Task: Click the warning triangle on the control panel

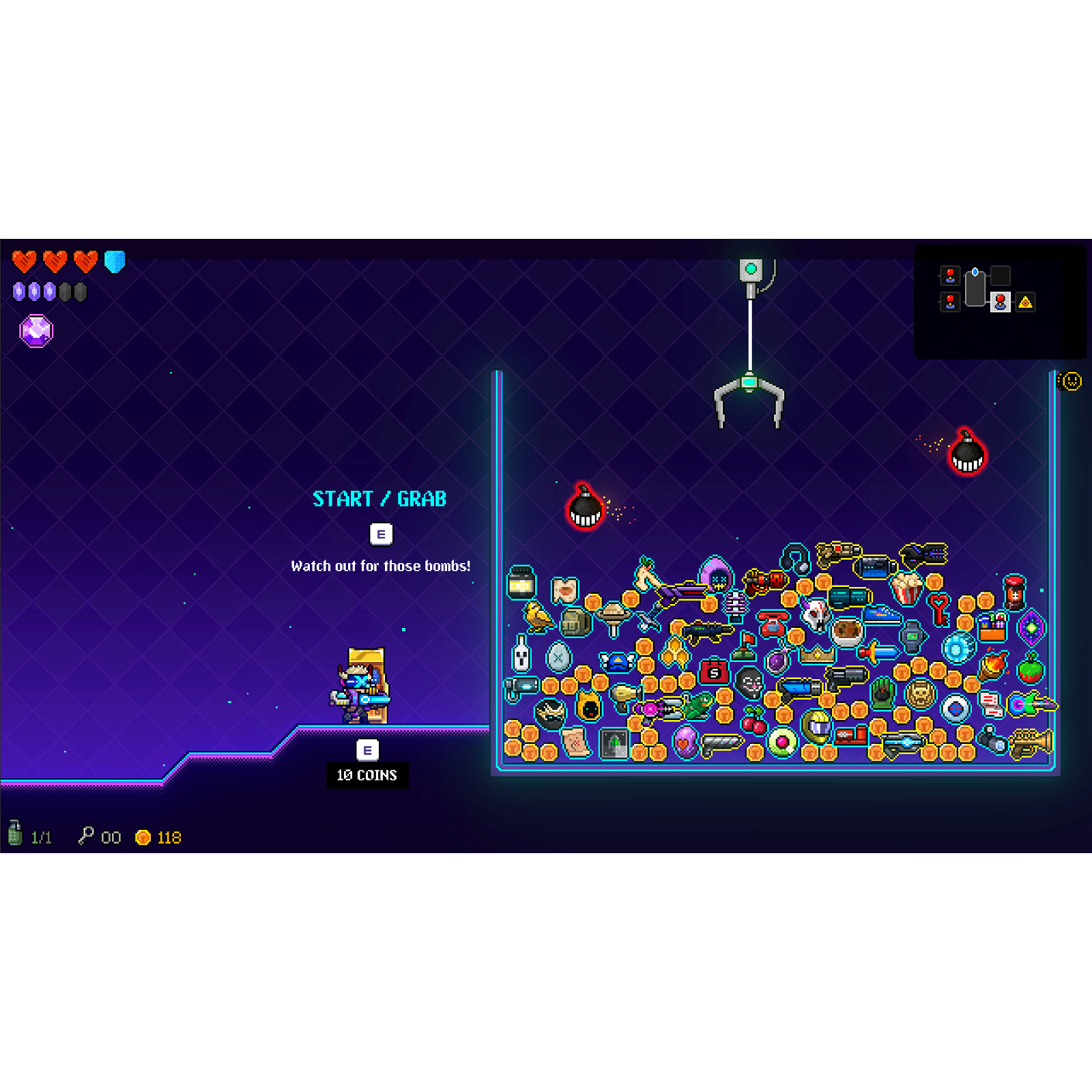Action: click(1025, 302)
